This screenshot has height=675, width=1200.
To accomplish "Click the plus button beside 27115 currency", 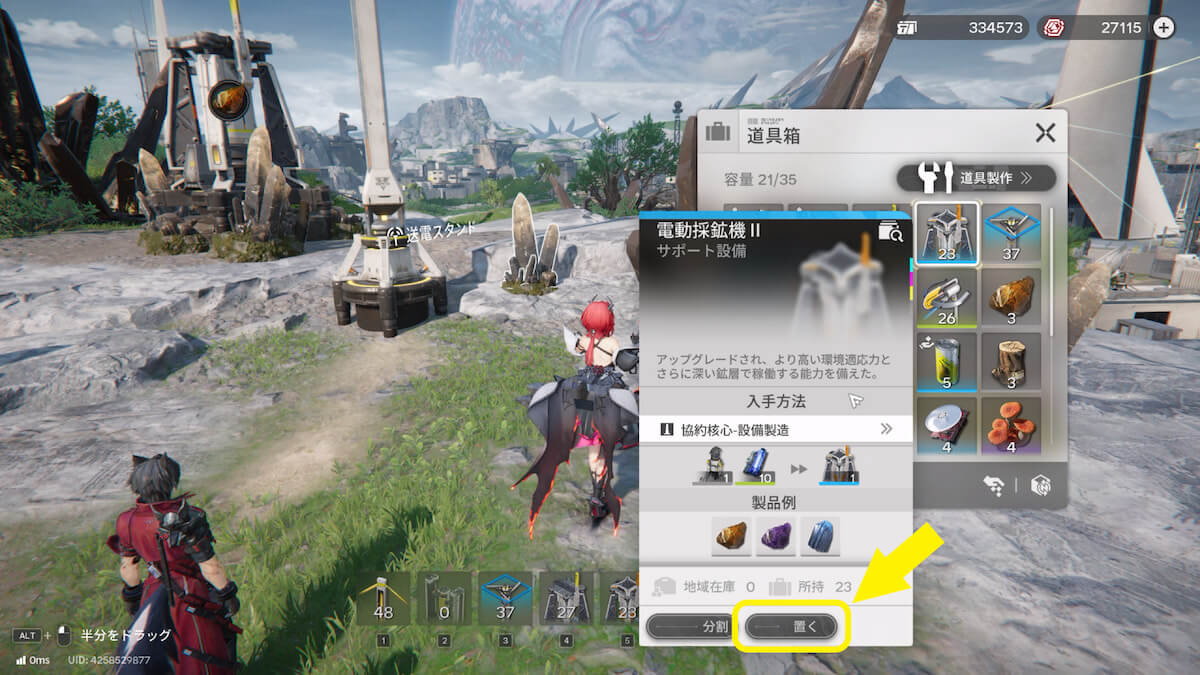I will pos(1164,28).
